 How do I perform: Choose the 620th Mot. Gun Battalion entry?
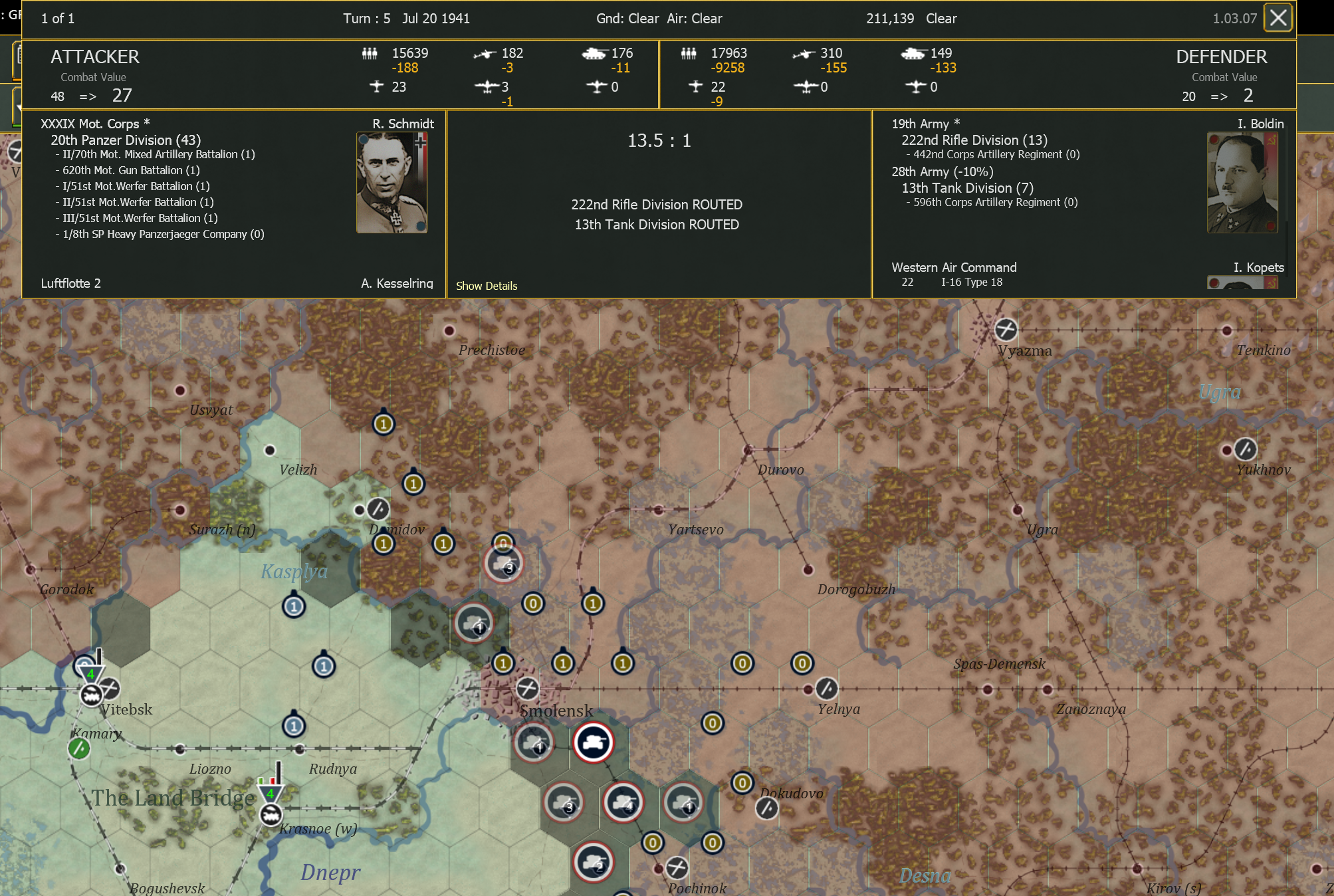tap(131, 170)
